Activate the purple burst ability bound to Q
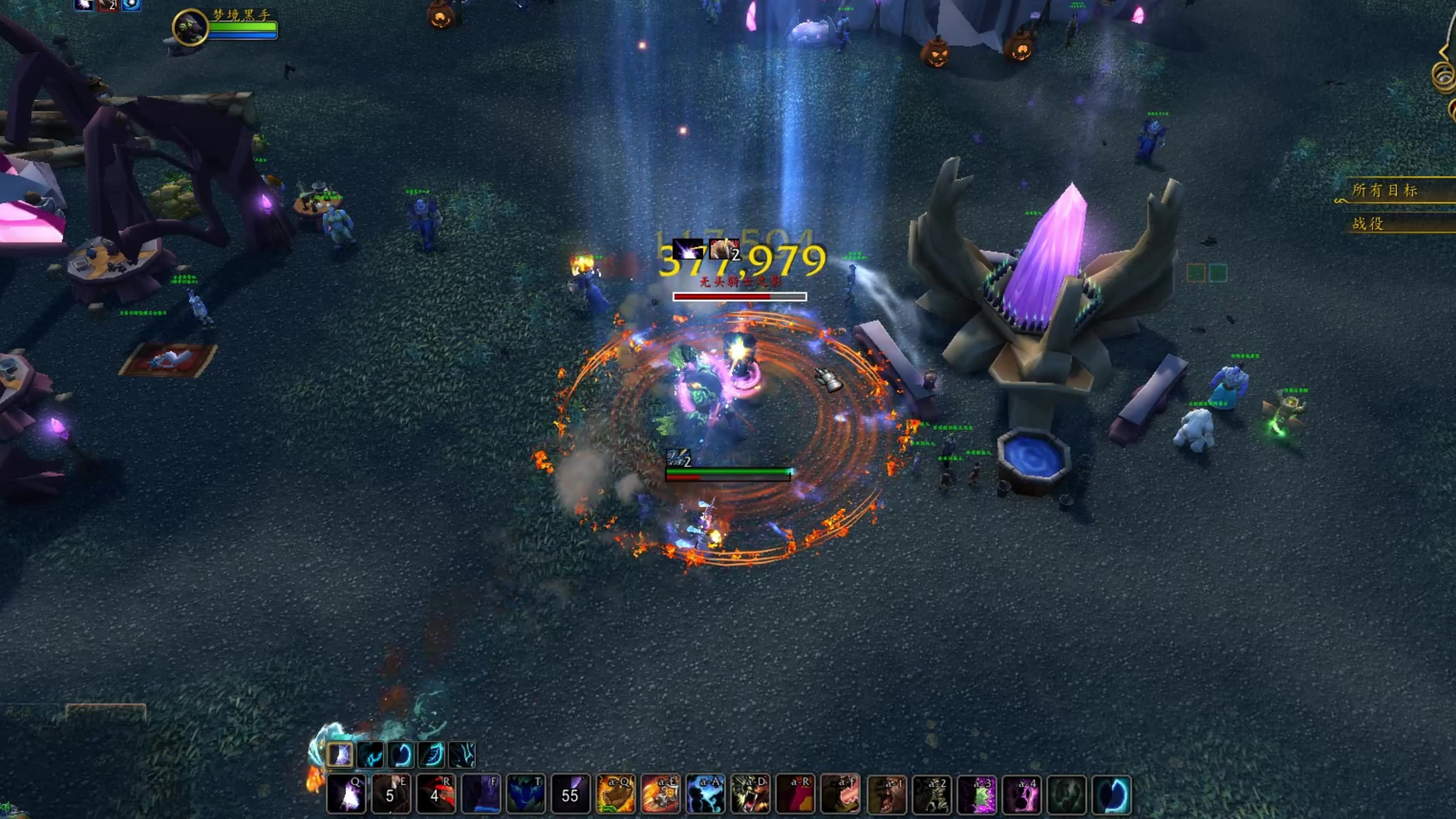 coord(346,794)
